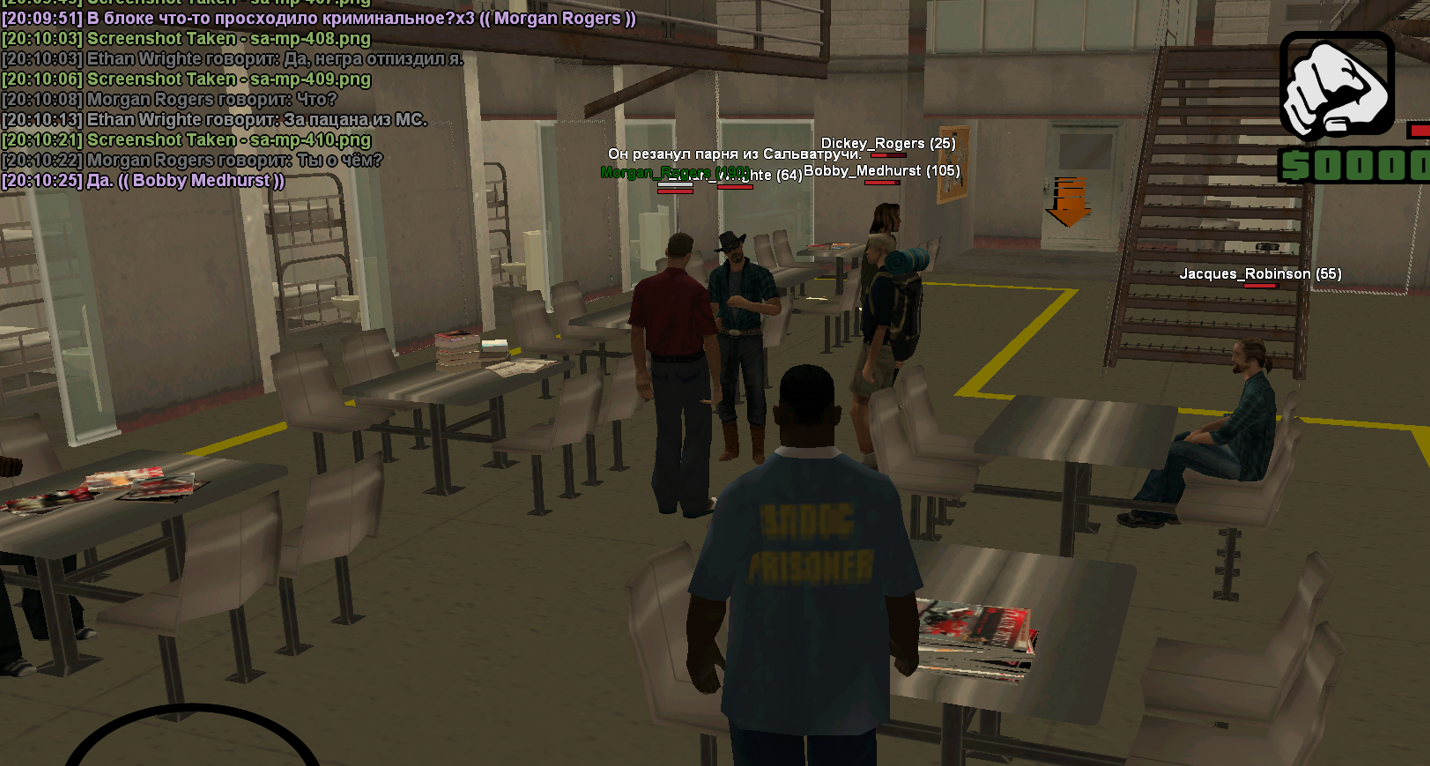
Task: Select the Dickey_Rogers (25) name tag
Action: 888,144
